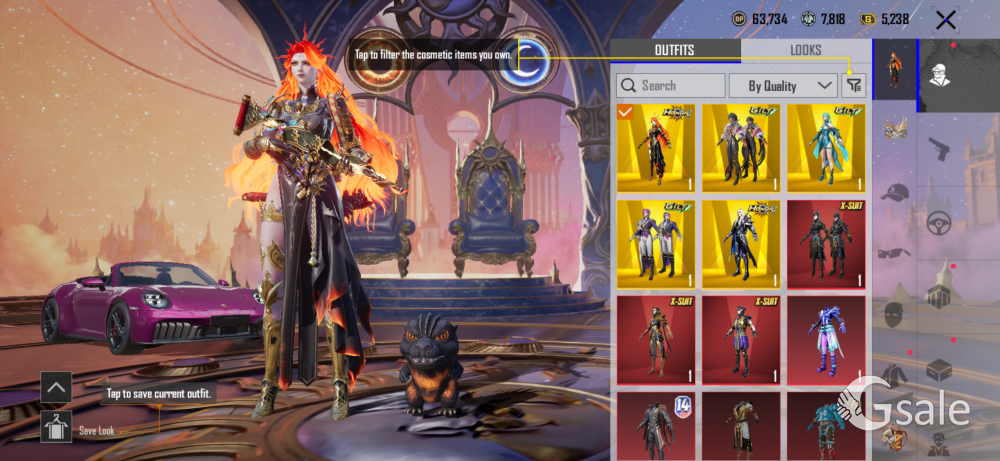Select the black duo X-Suit outfit

(x=826, y=243)
